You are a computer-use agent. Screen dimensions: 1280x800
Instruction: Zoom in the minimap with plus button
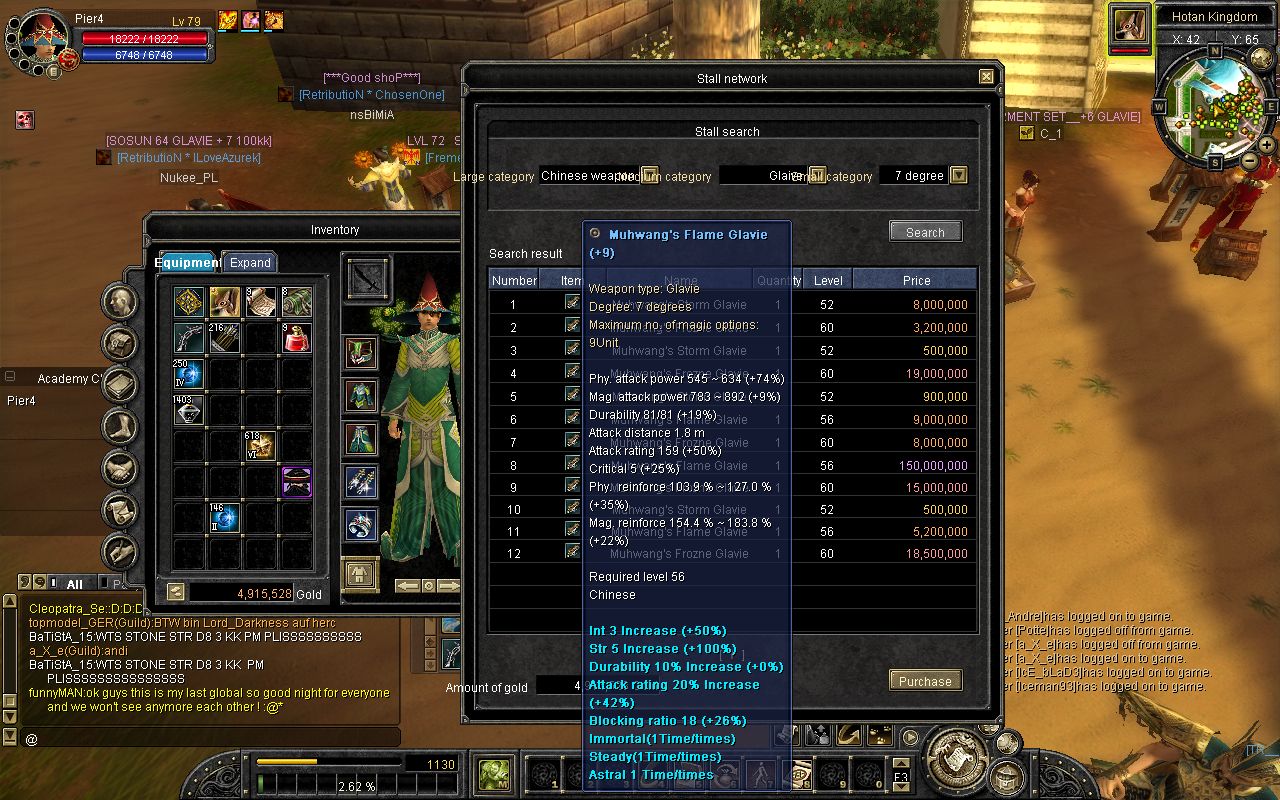click(1267, 145)
